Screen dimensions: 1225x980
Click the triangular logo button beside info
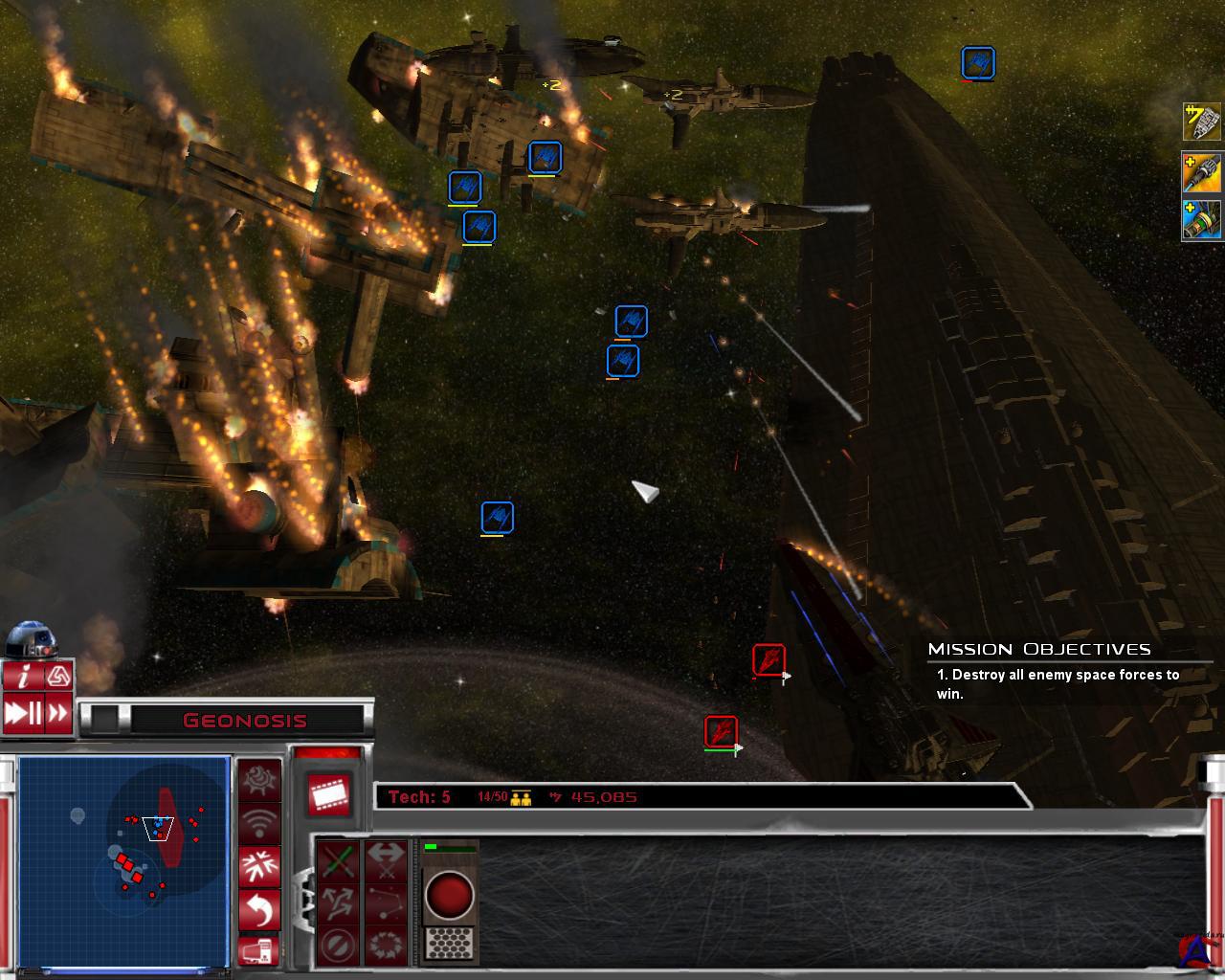pyautogui.click(x=59, y=677)
